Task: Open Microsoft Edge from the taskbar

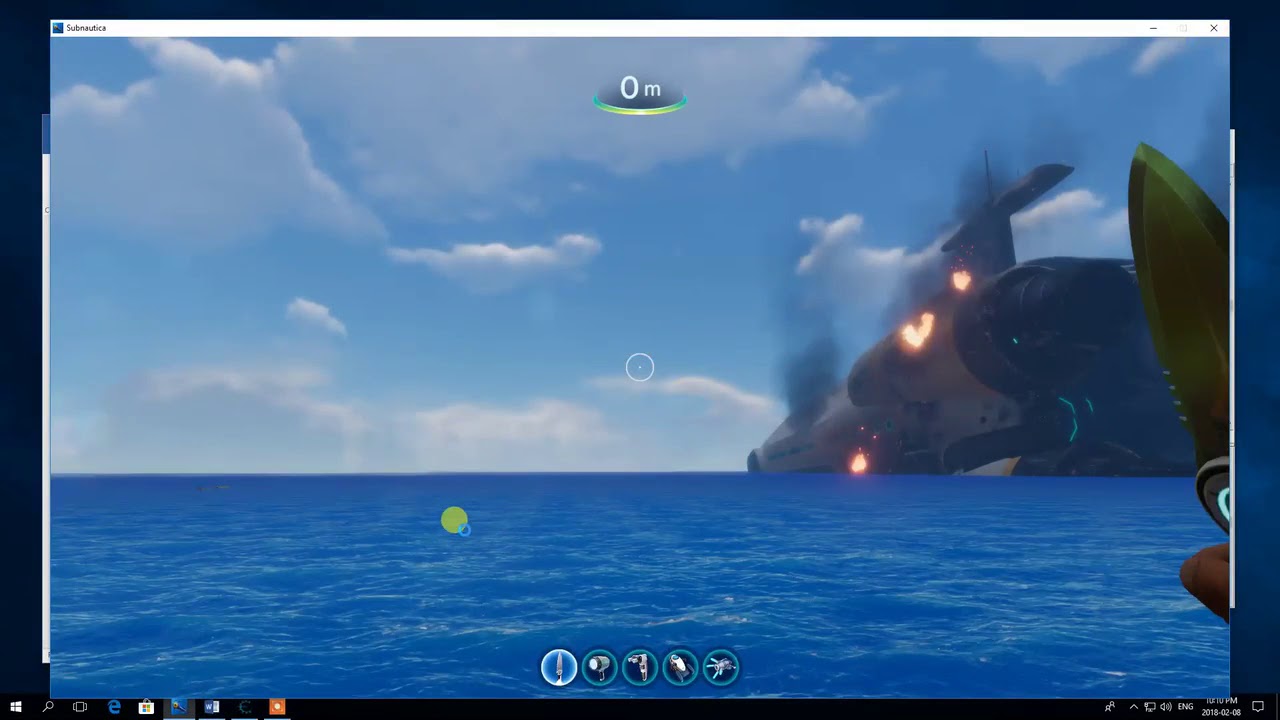Action: click(x=113, y=707)
